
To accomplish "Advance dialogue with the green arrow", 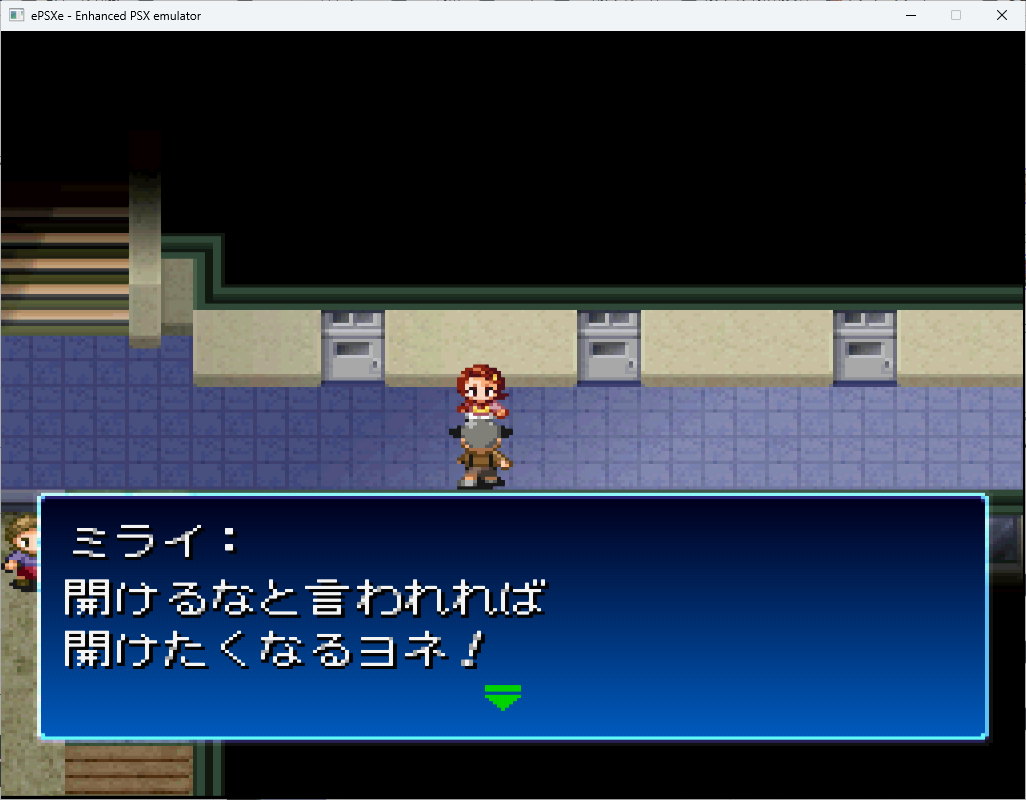I will (x=503, y=697).
